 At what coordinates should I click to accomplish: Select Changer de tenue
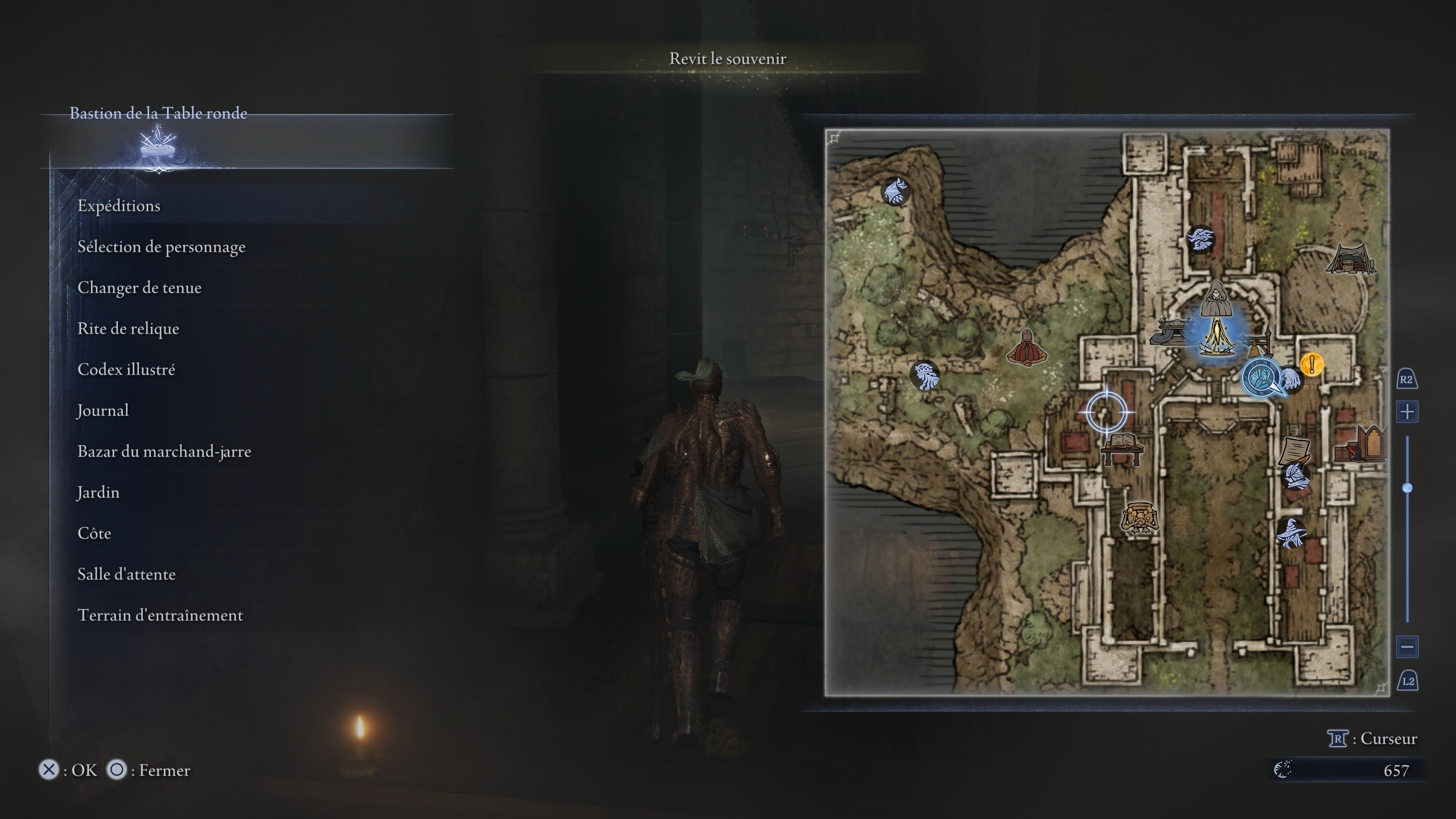click(x=139, y=288)
